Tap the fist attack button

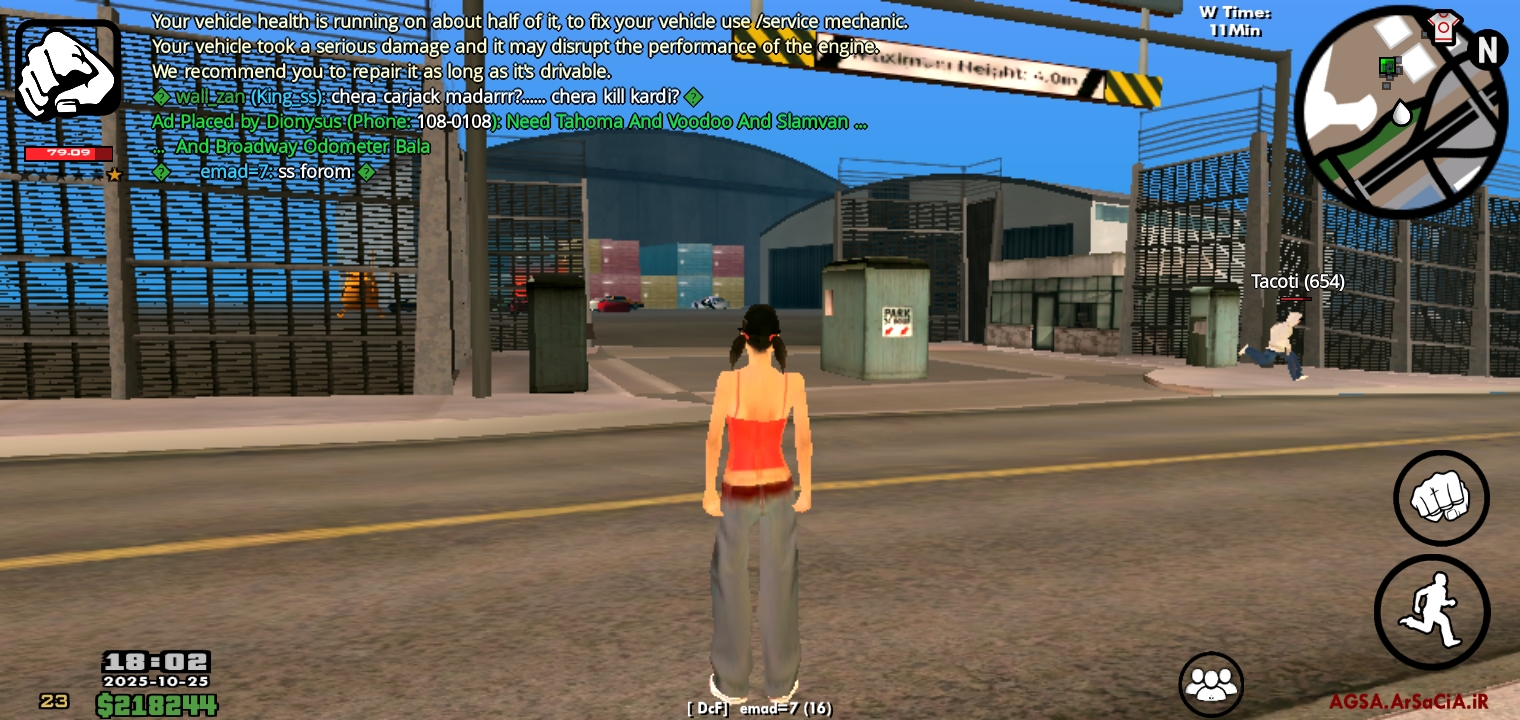coord(1441,499)
